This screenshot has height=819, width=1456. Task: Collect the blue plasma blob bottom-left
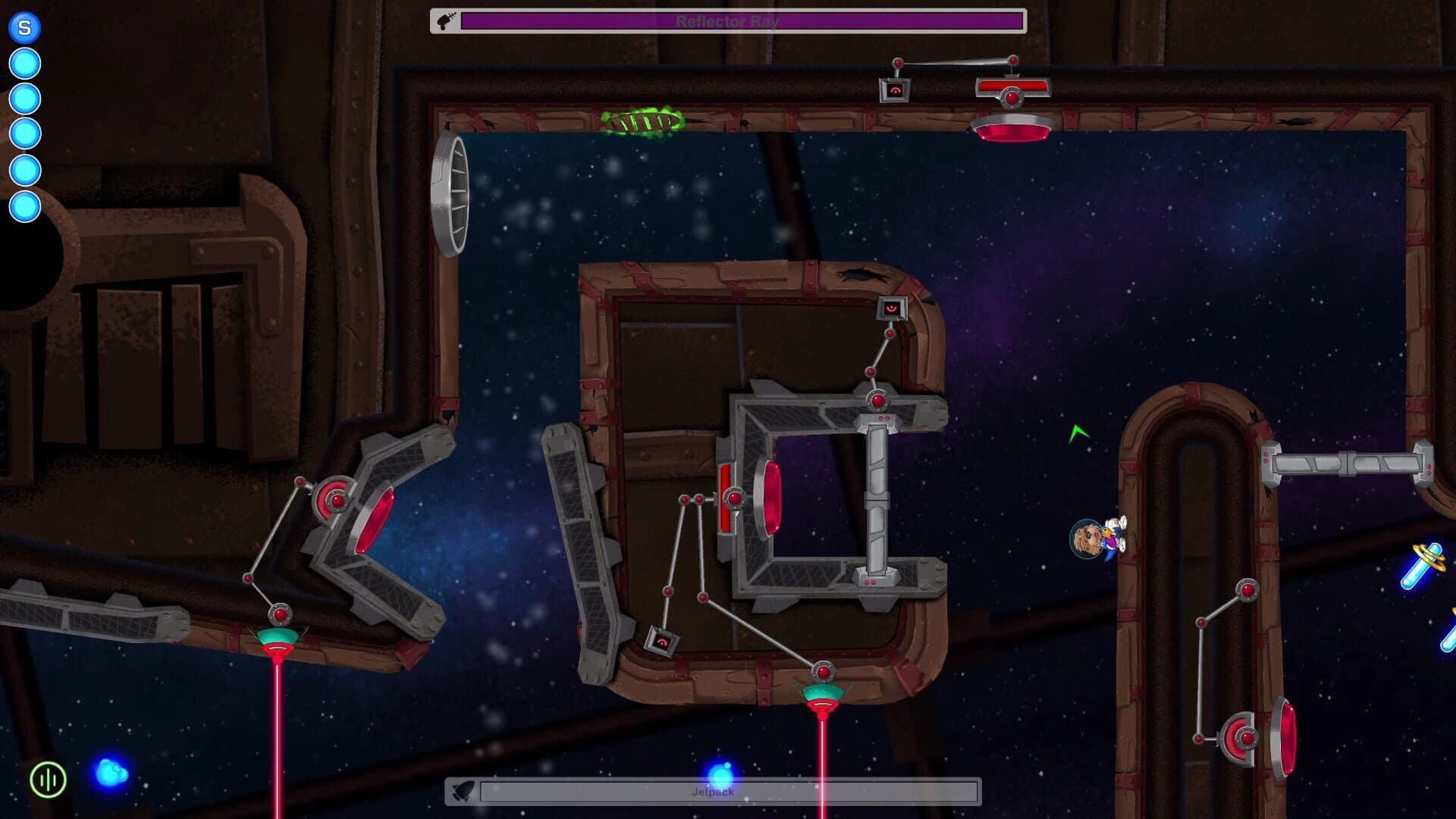tap(110, 771)
